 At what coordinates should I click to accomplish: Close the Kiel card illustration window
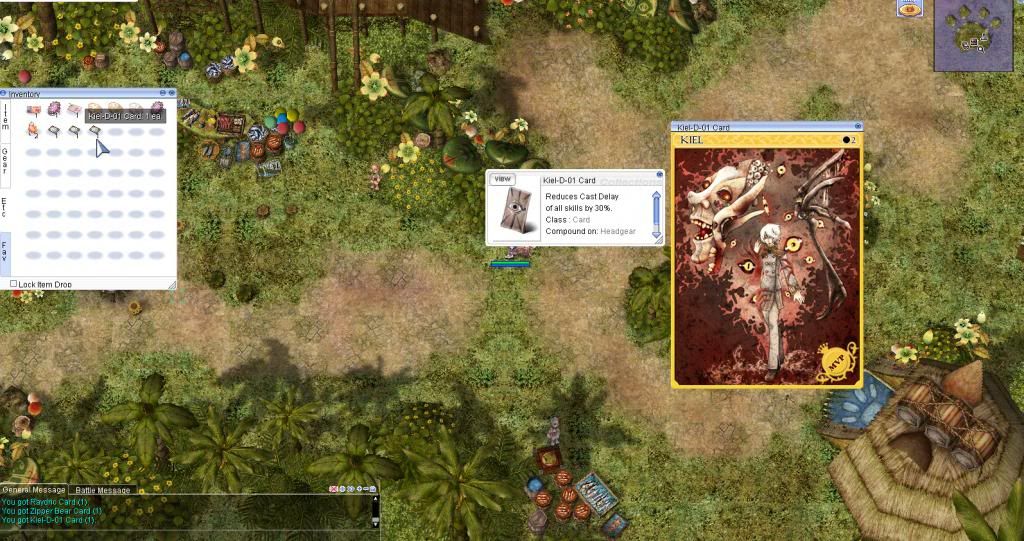(857, 127)
